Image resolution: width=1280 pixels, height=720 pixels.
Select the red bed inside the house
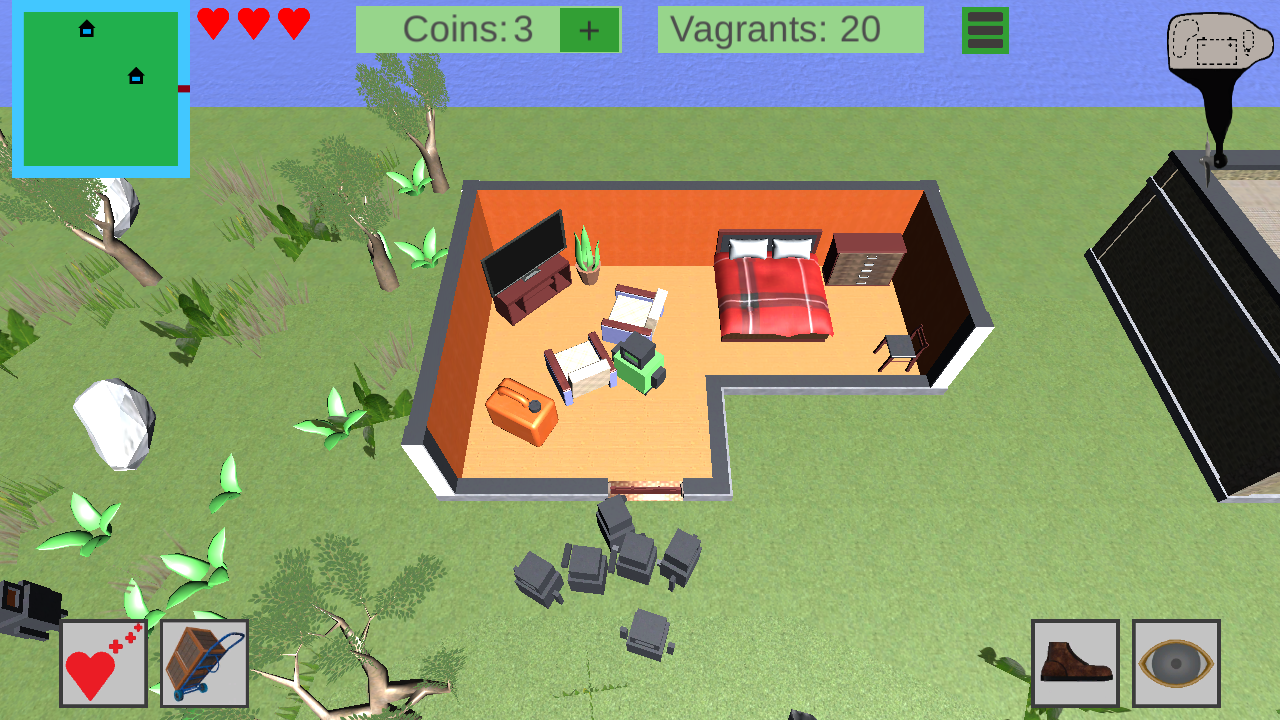(x=770, y=290)
